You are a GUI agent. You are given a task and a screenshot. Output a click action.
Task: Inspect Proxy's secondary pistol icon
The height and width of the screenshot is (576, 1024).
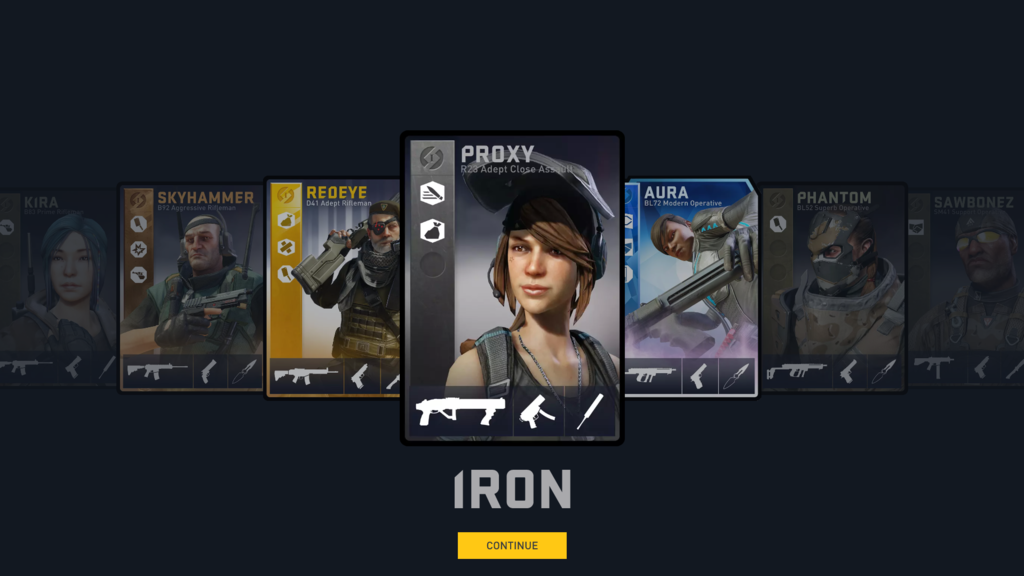pyautogui.click(x=538, y=411)
